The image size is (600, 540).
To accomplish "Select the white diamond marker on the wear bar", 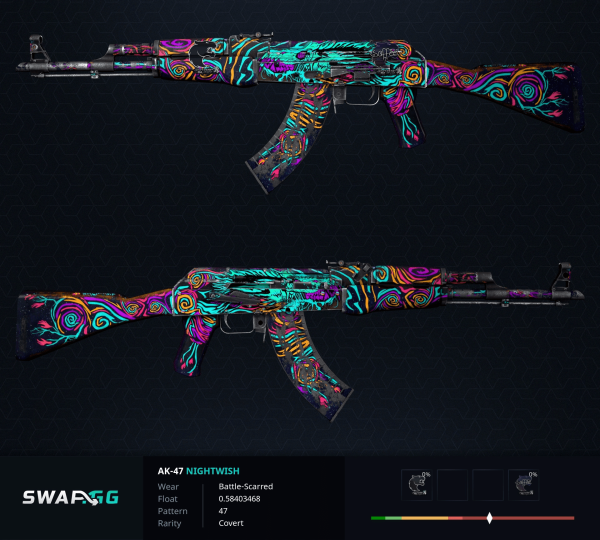I will click(x=489, y=518).
